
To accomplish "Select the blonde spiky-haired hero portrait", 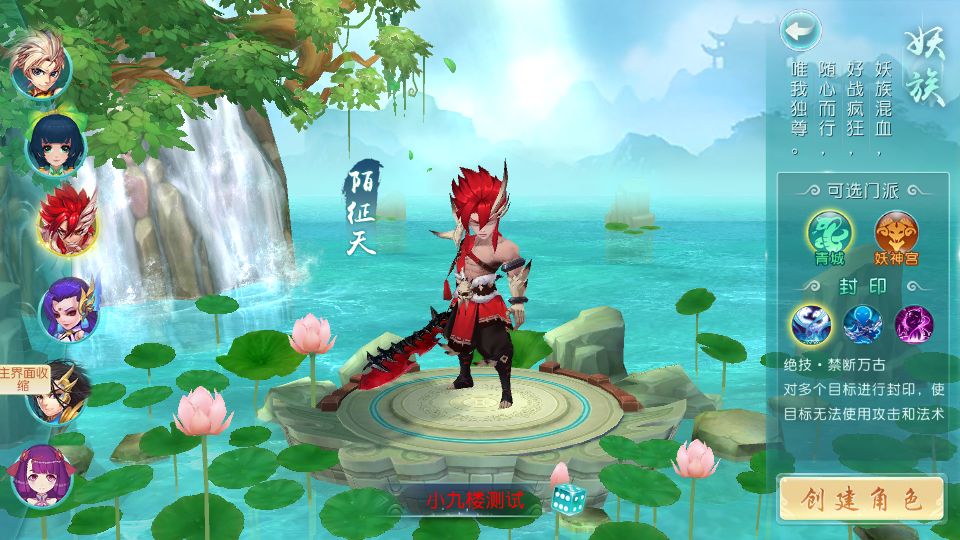I will click(40, 62).
